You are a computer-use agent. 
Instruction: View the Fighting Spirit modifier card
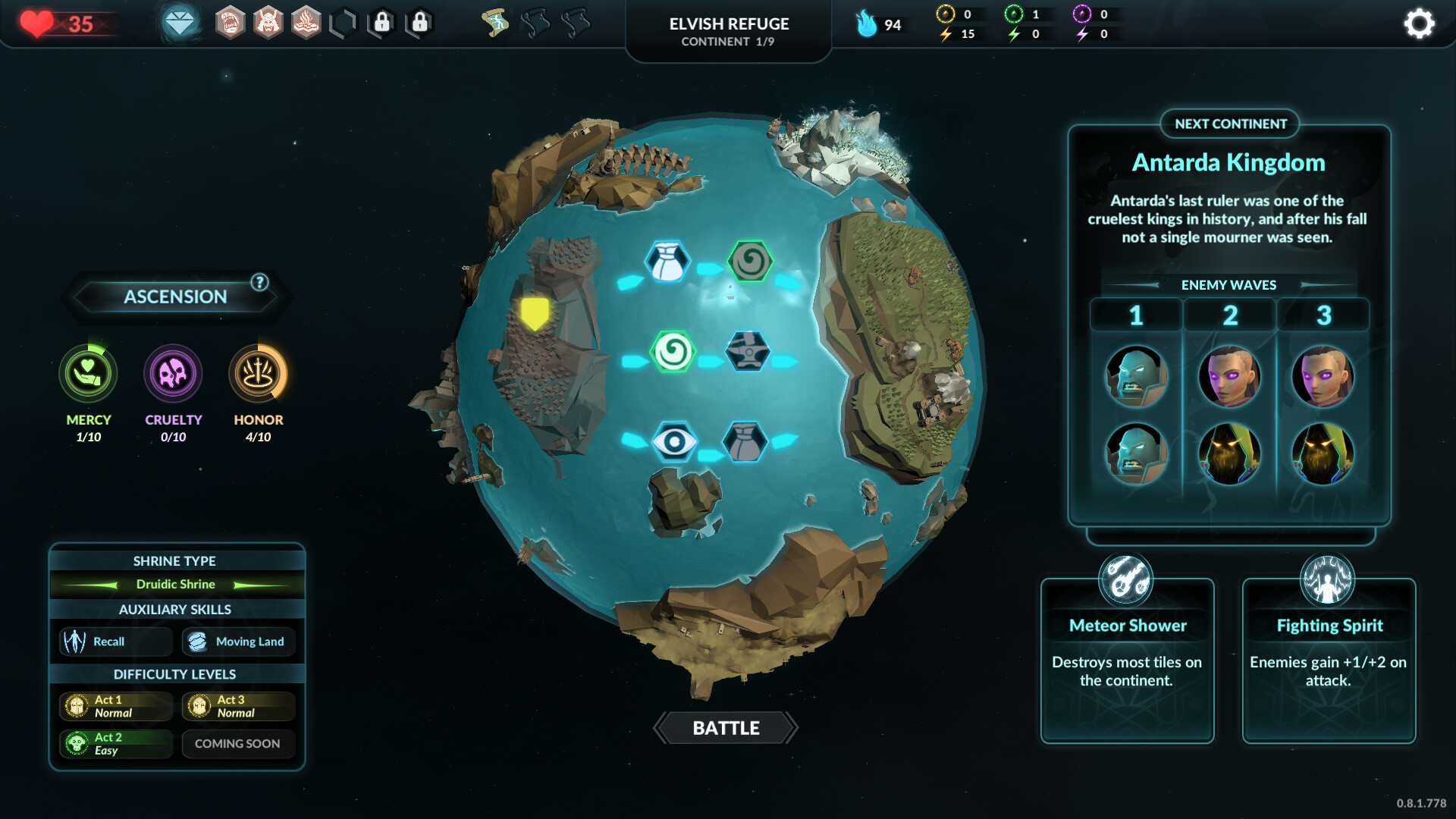coord(1329,660)
